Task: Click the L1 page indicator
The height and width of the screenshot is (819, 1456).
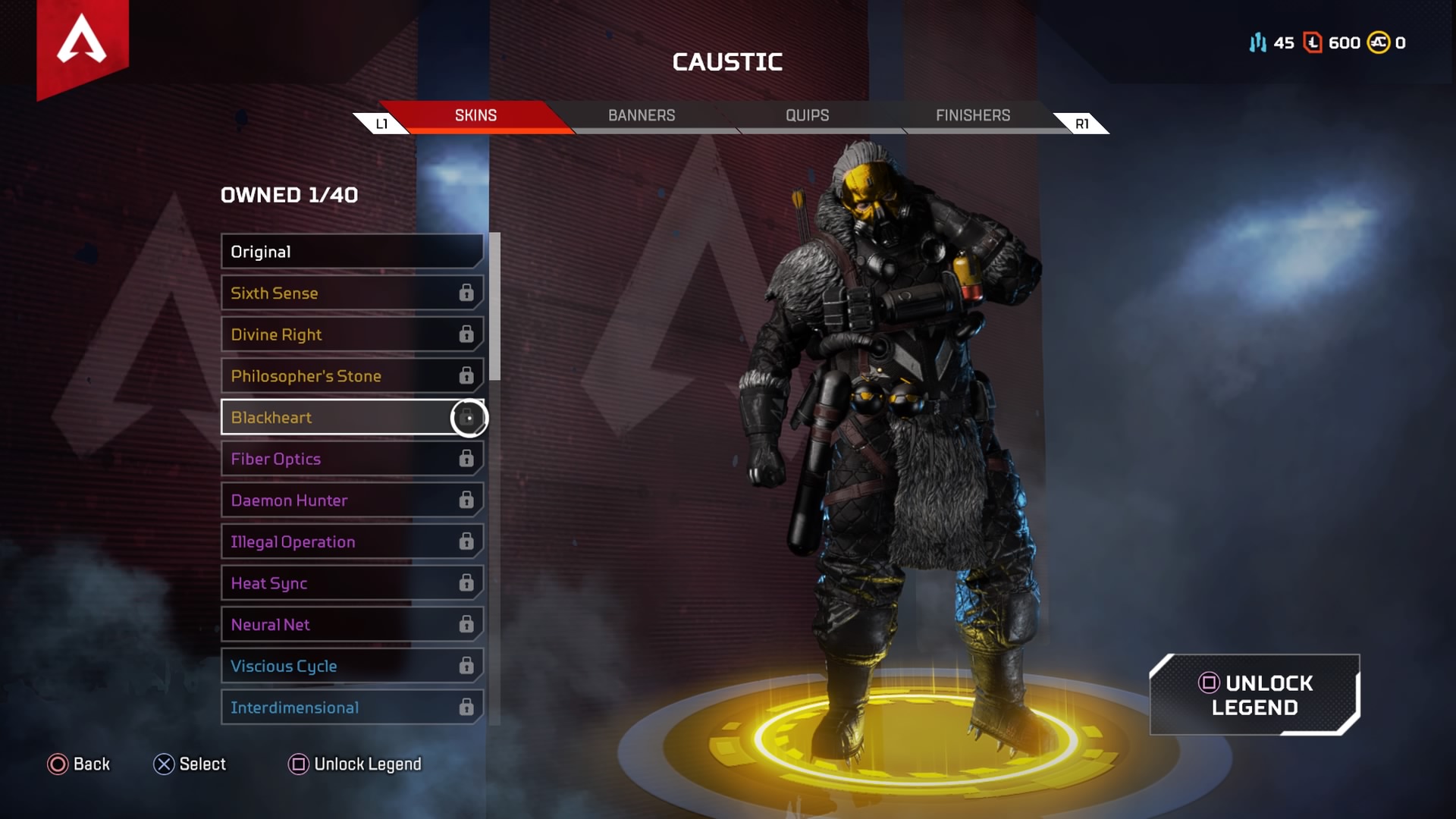Action: pos(382,122)
